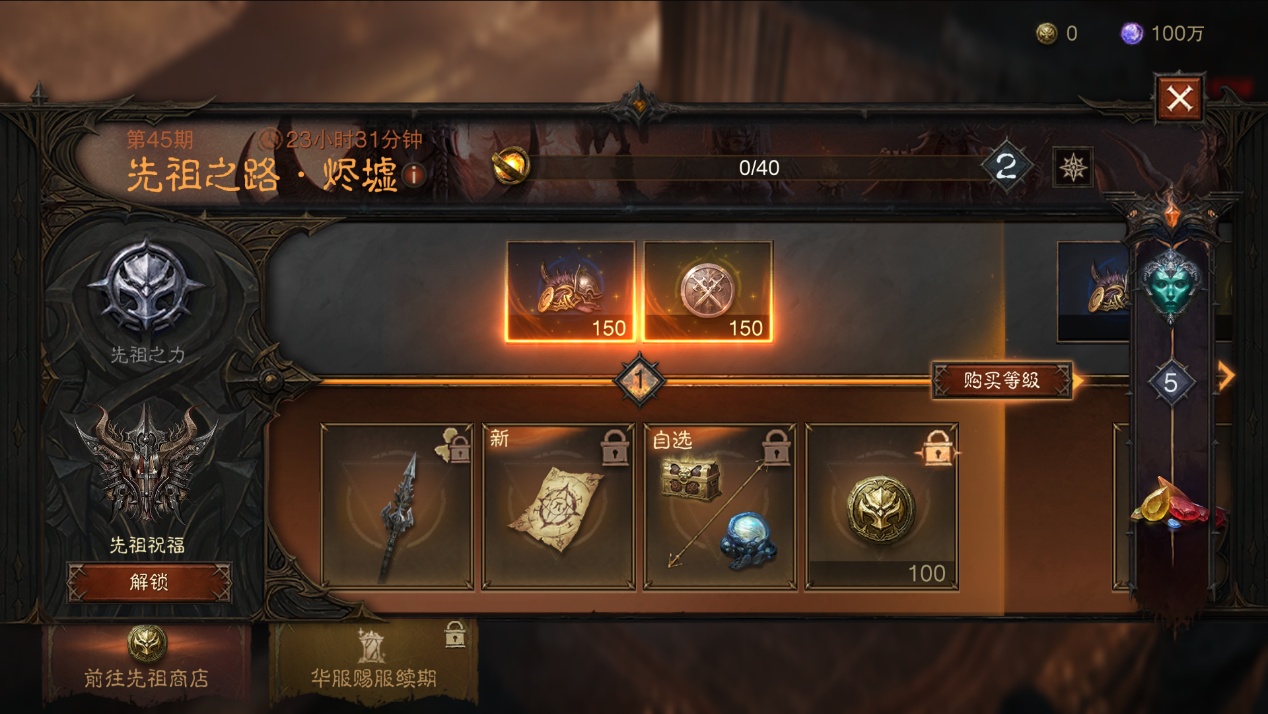Select the locked spear weapon reward

(397, 506)
